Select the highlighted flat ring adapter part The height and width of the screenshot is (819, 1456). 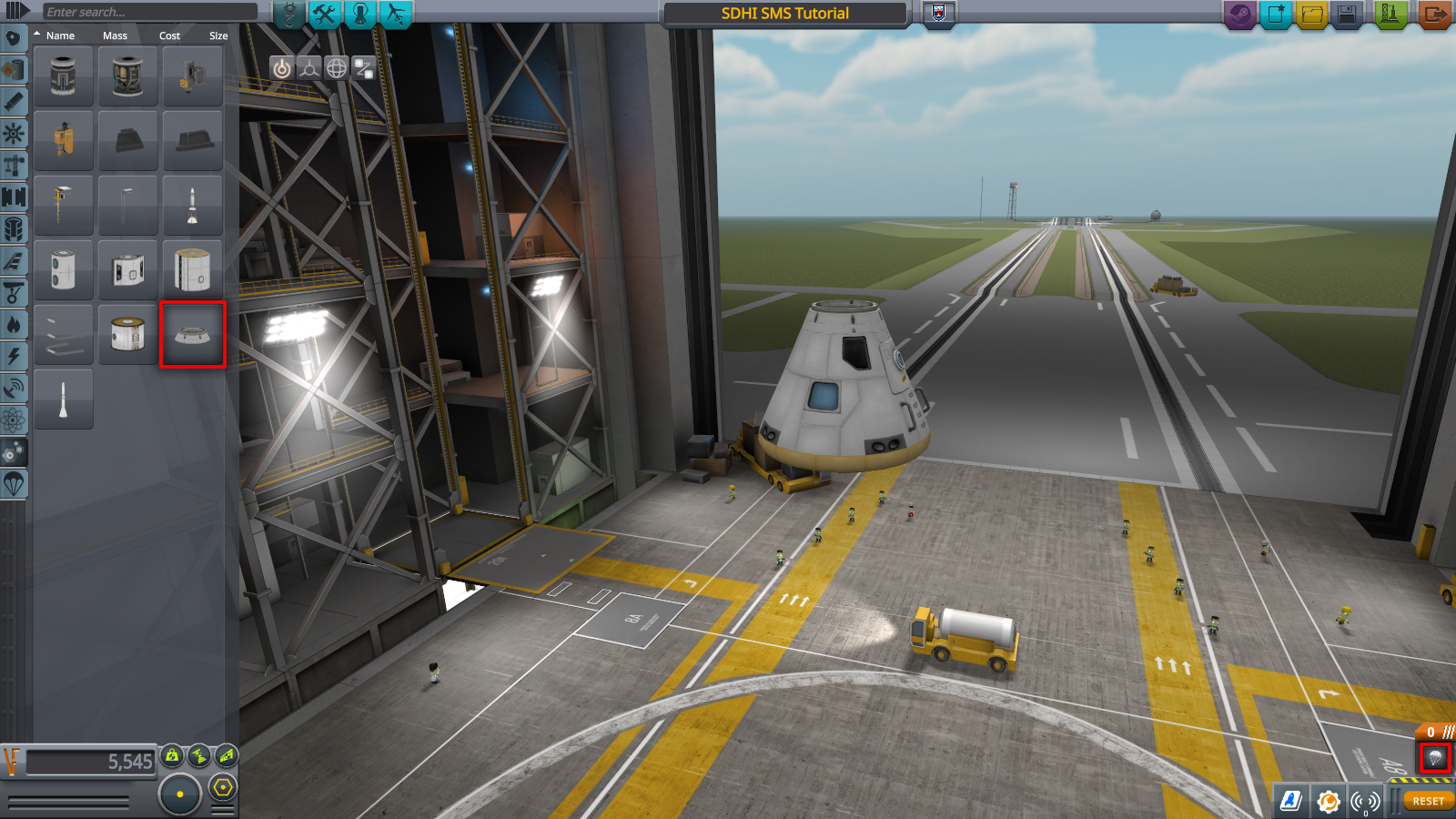point(192,334)
